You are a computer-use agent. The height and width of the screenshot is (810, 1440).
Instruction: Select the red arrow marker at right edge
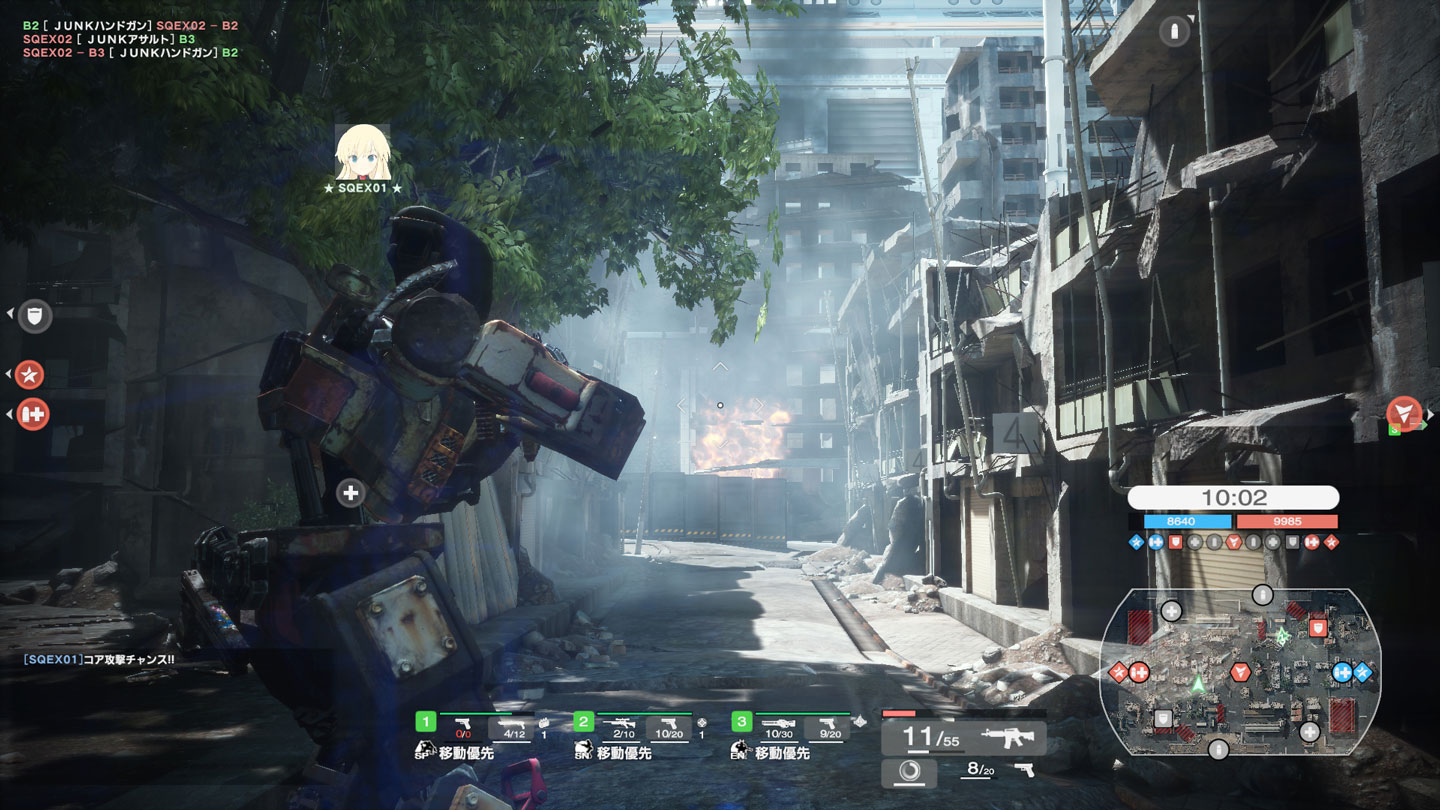1404,412
